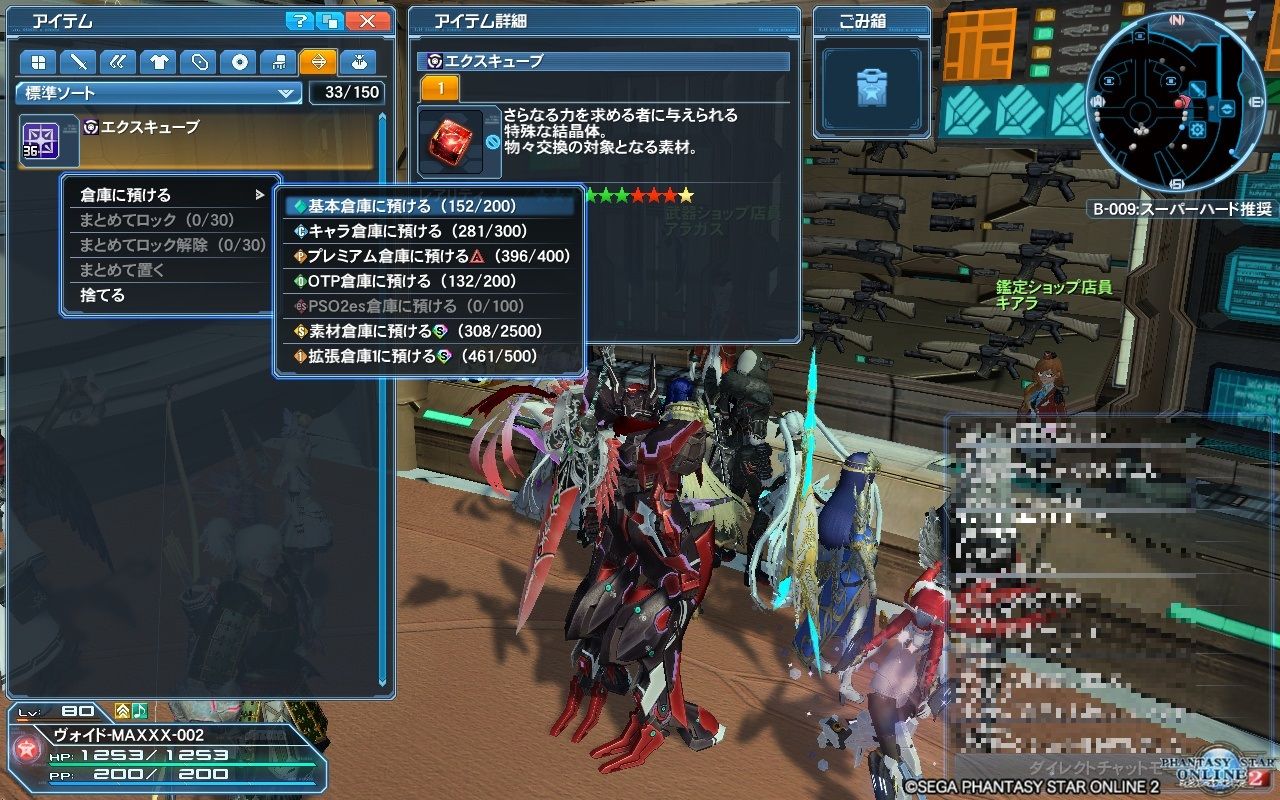
Task: Select the shirt costume category icon
Action: coord(159,62)
